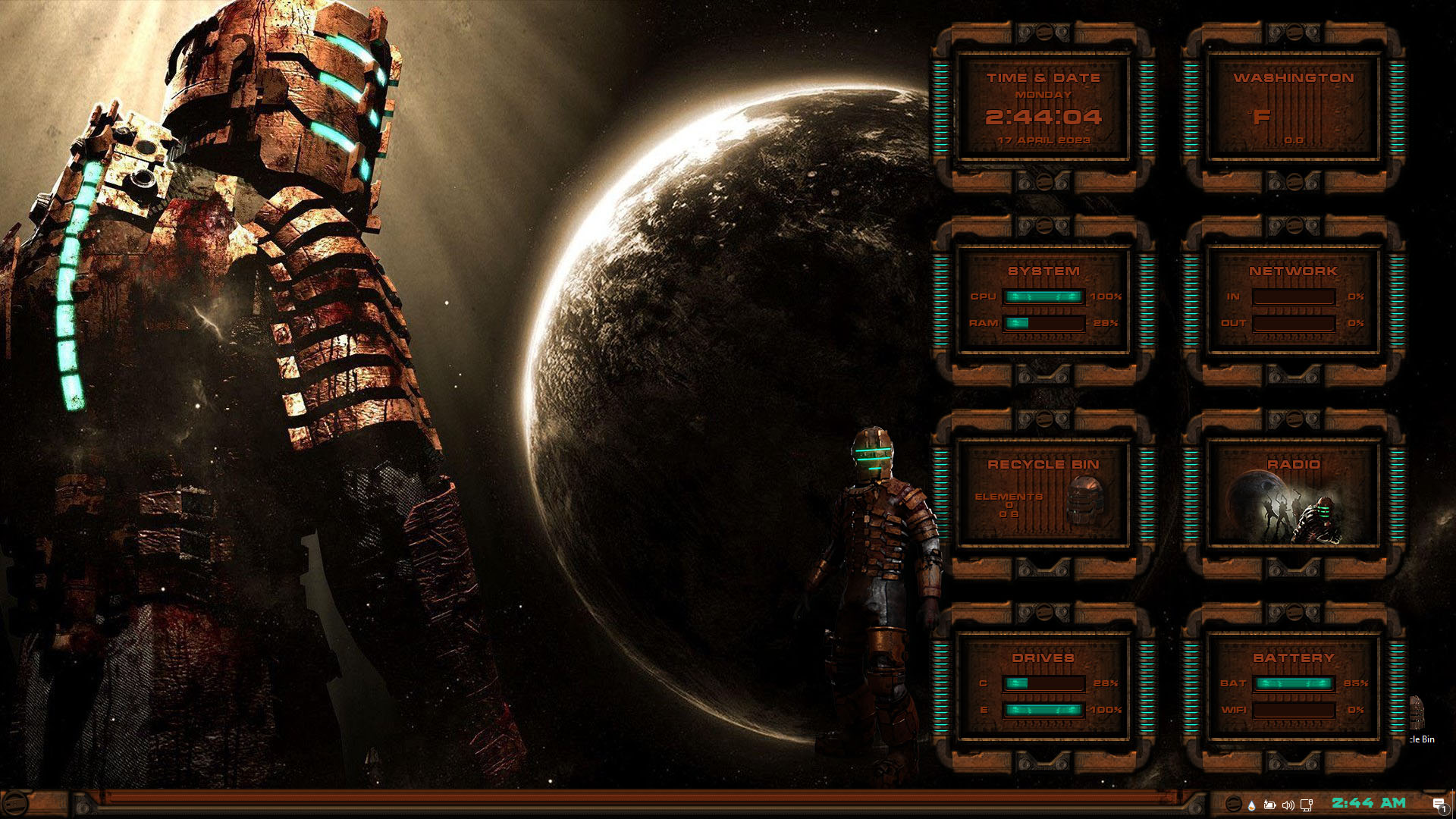
Task: Click the network monitor tray icon
Action: click(x=1306, y=805)
